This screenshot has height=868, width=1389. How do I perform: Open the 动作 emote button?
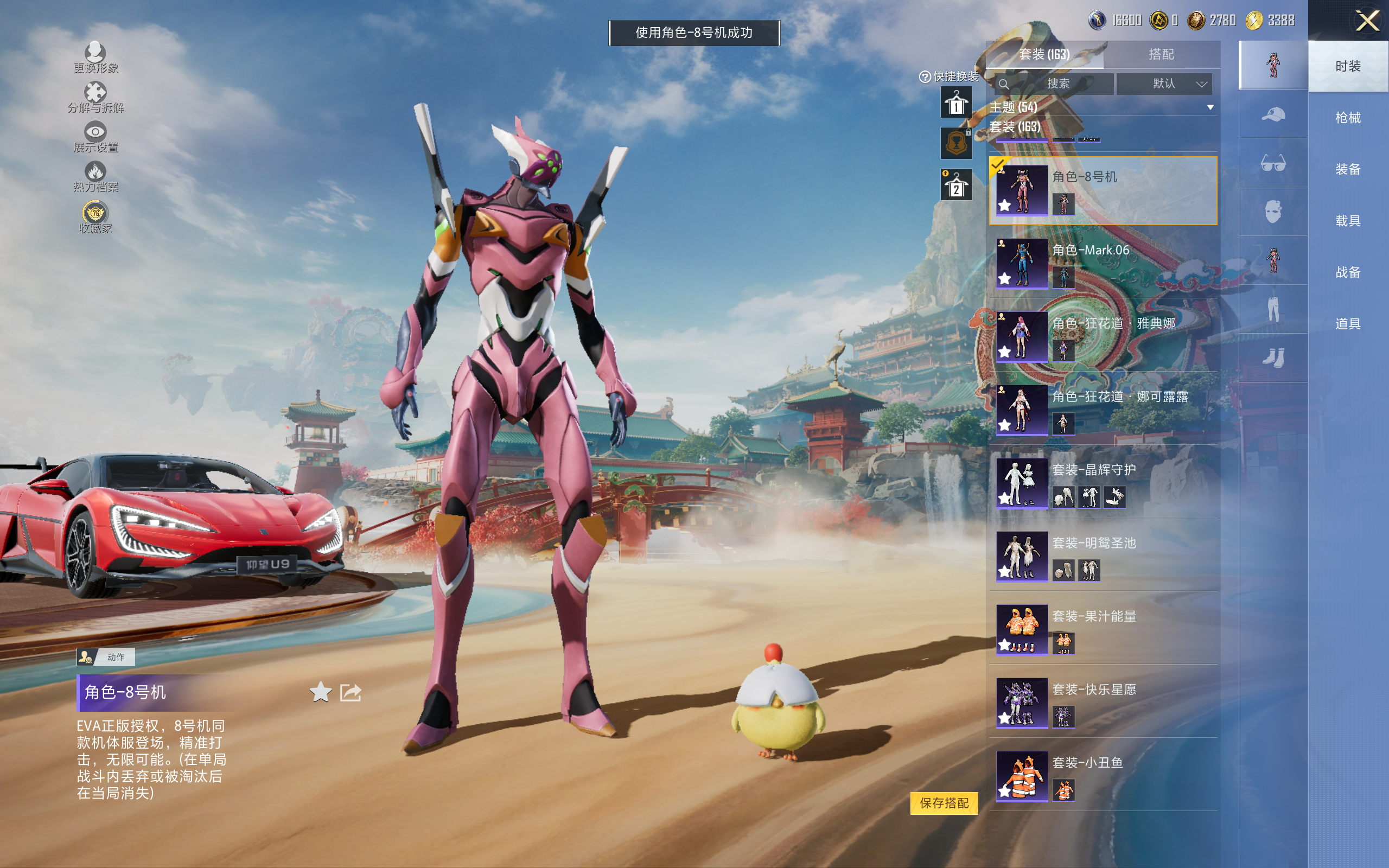[106, 657]
